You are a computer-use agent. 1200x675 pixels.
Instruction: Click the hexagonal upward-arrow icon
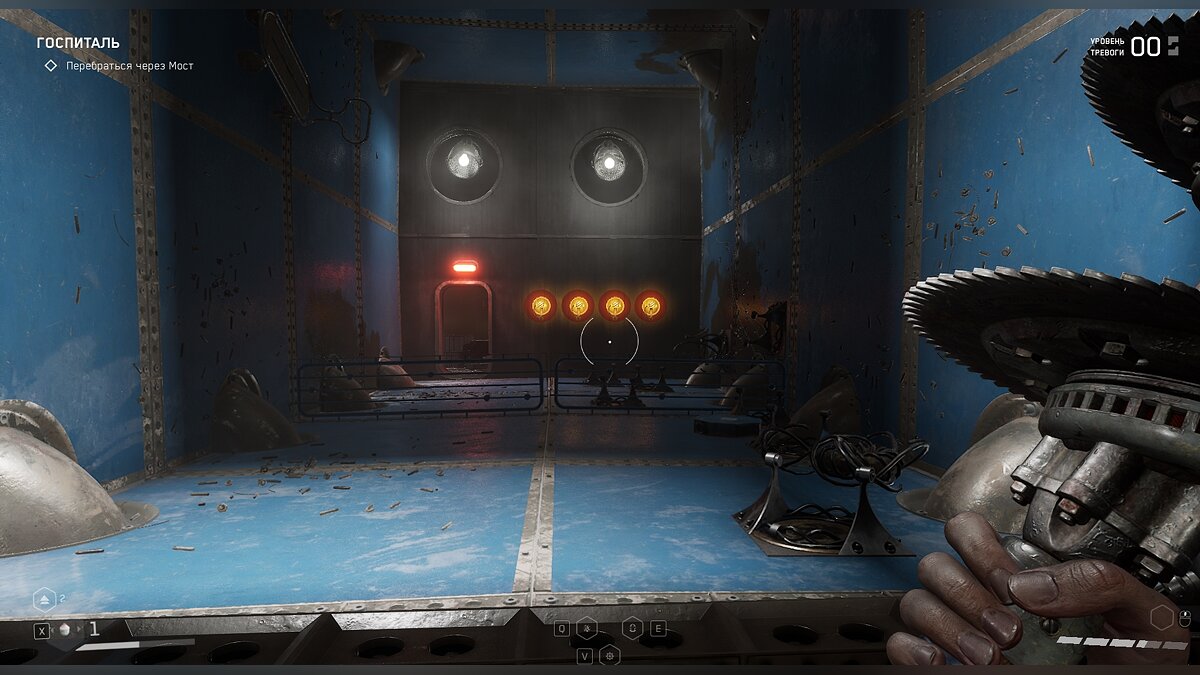[44, 599]
